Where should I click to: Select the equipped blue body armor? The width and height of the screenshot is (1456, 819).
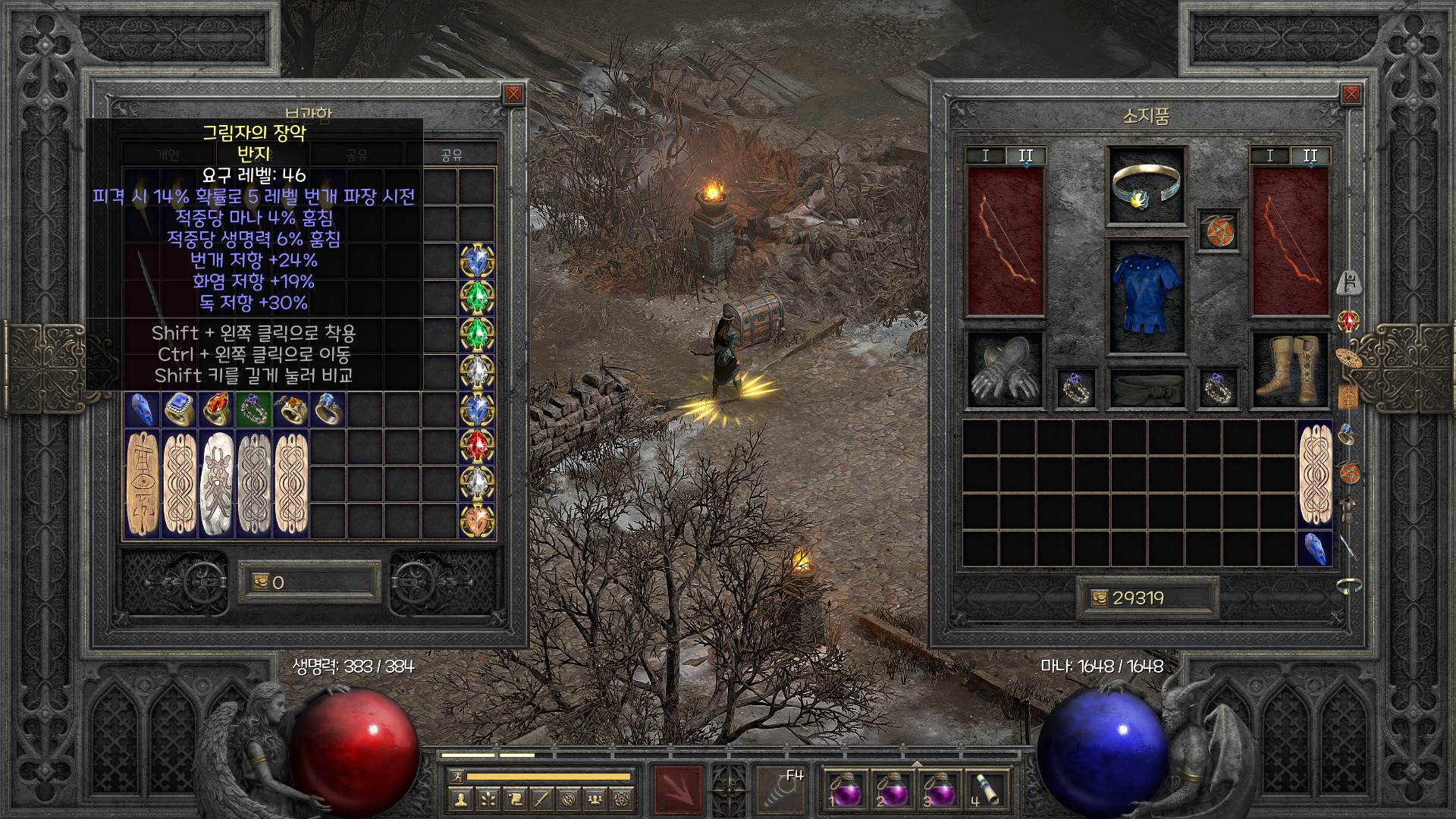point(1146,296)
